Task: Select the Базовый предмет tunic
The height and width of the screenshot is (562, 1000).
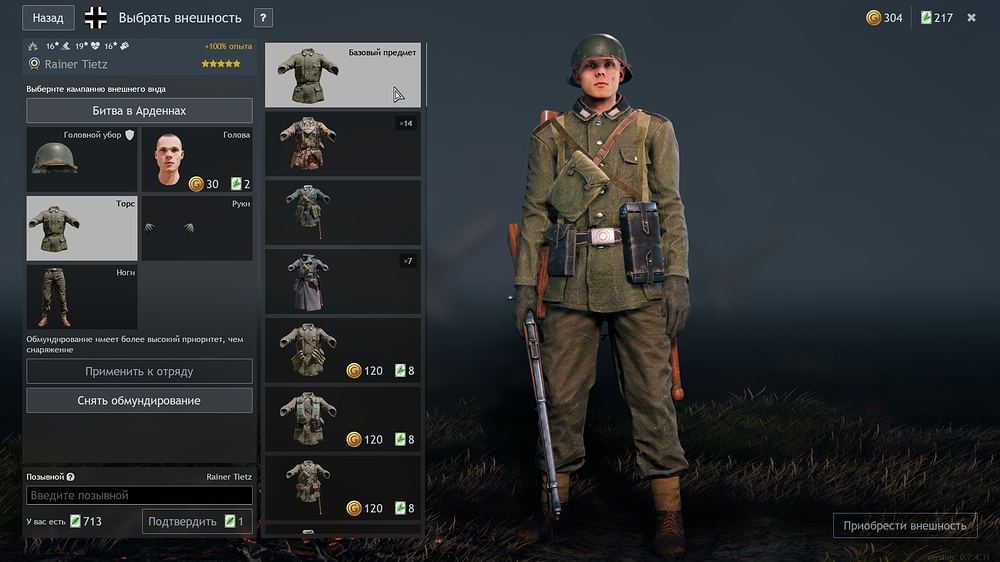Action: pos(343,76)
